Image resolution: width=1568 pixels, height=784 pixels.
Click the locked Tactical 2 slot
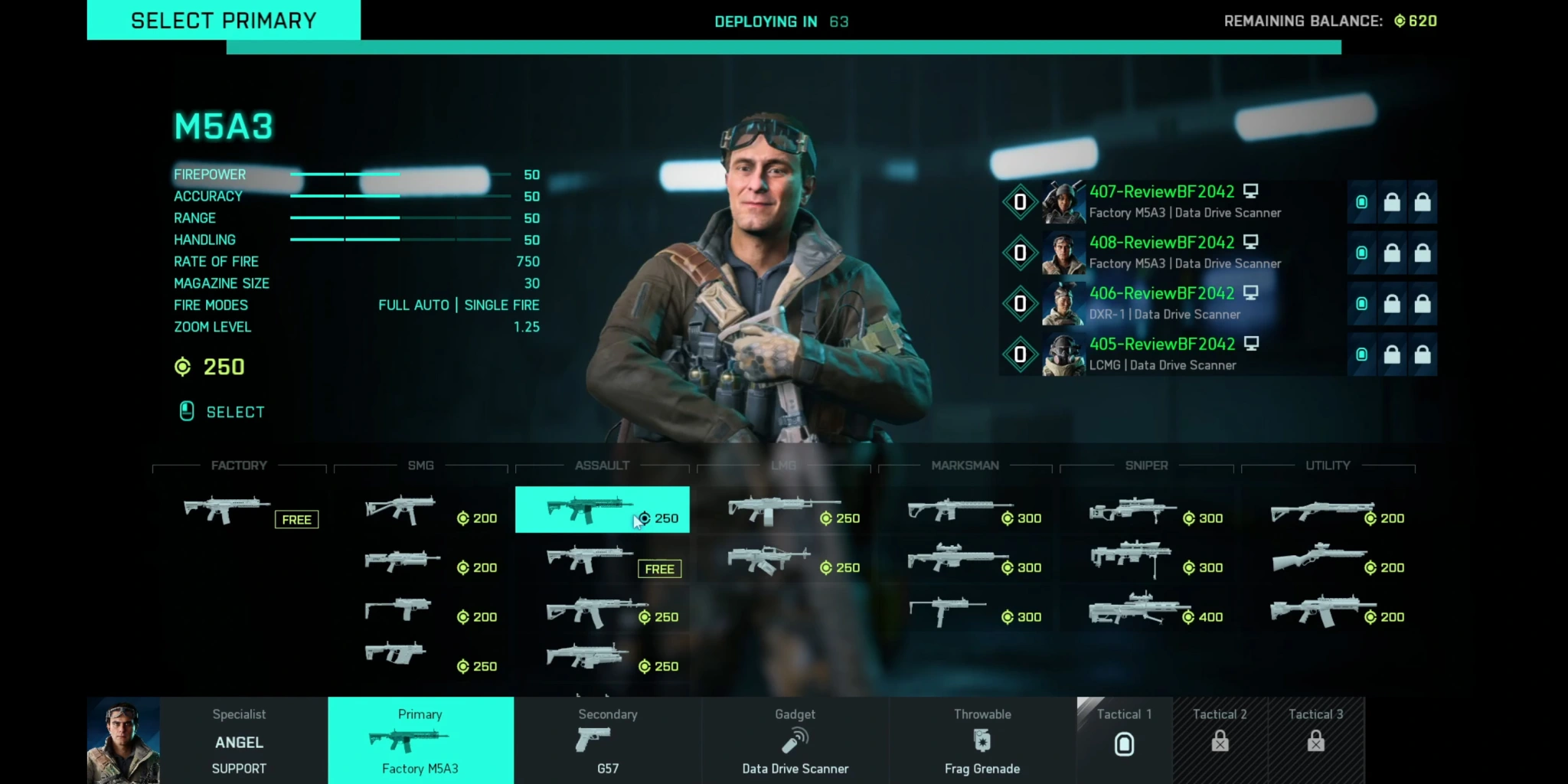[x=1220, y=740]
